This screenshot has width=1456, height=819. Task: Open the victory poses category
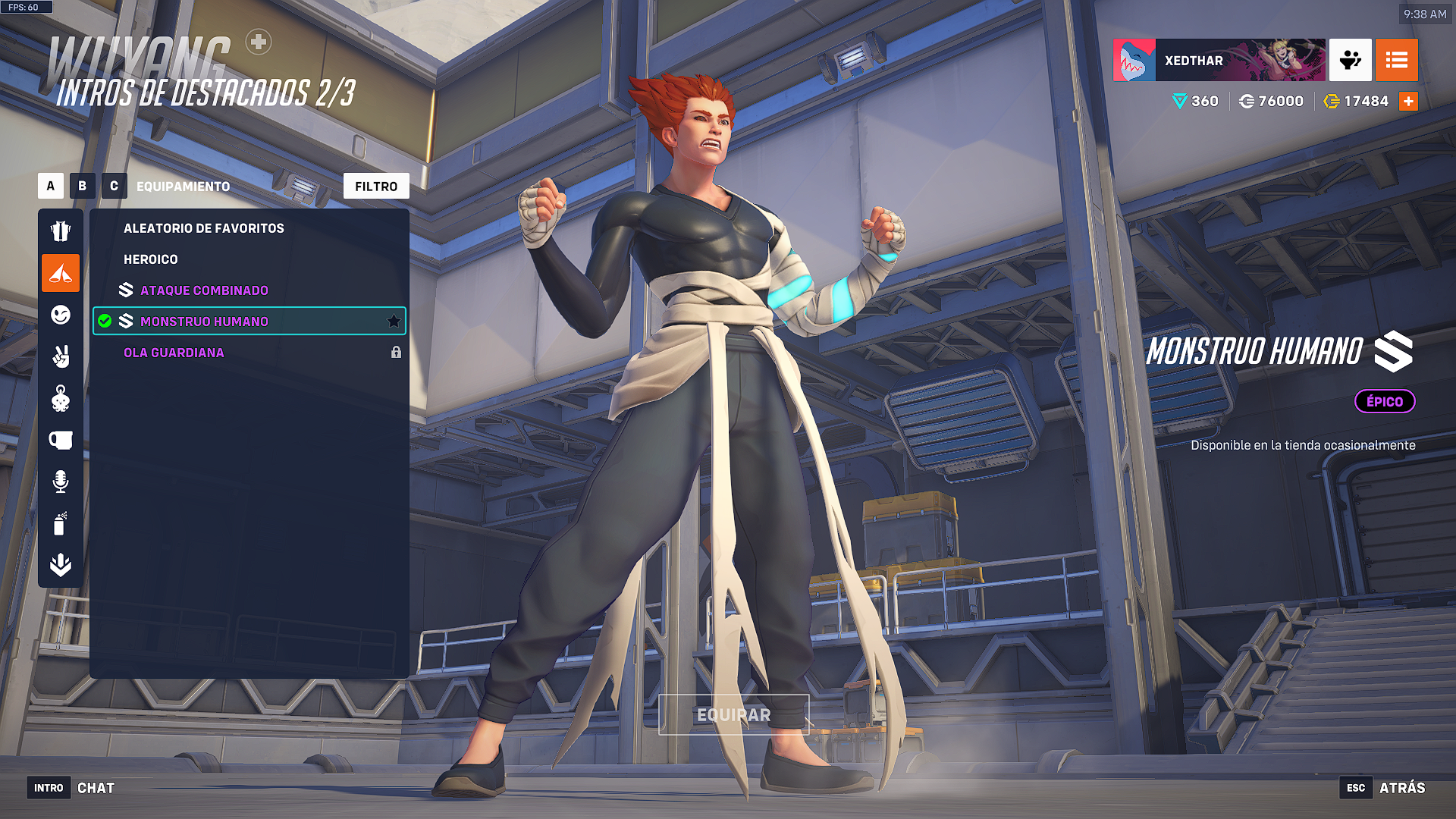(61, 356)
